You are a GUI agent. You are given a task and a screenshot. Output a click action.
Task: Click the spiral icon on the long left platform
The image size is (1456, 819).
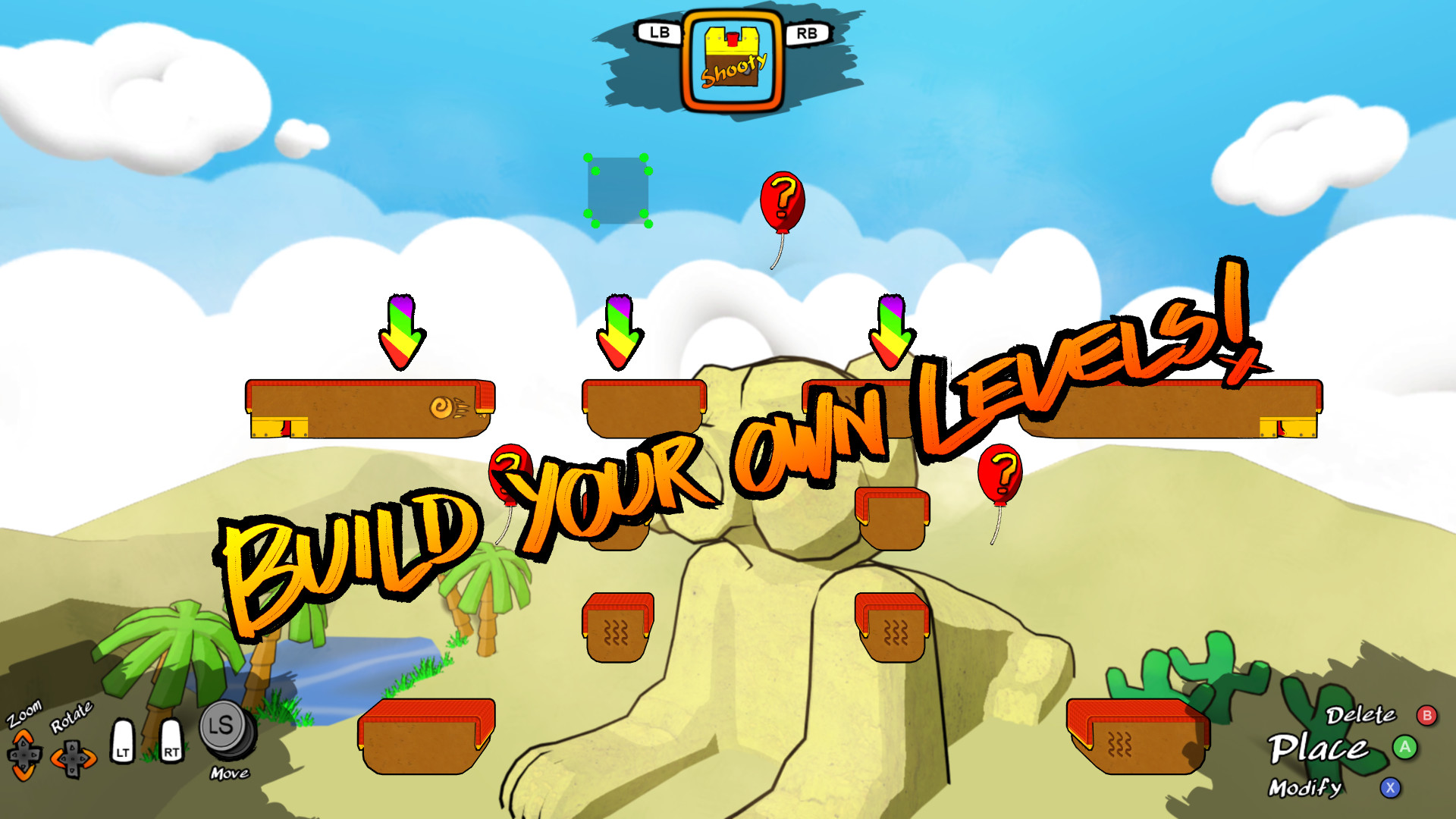(x=441, y=408)
